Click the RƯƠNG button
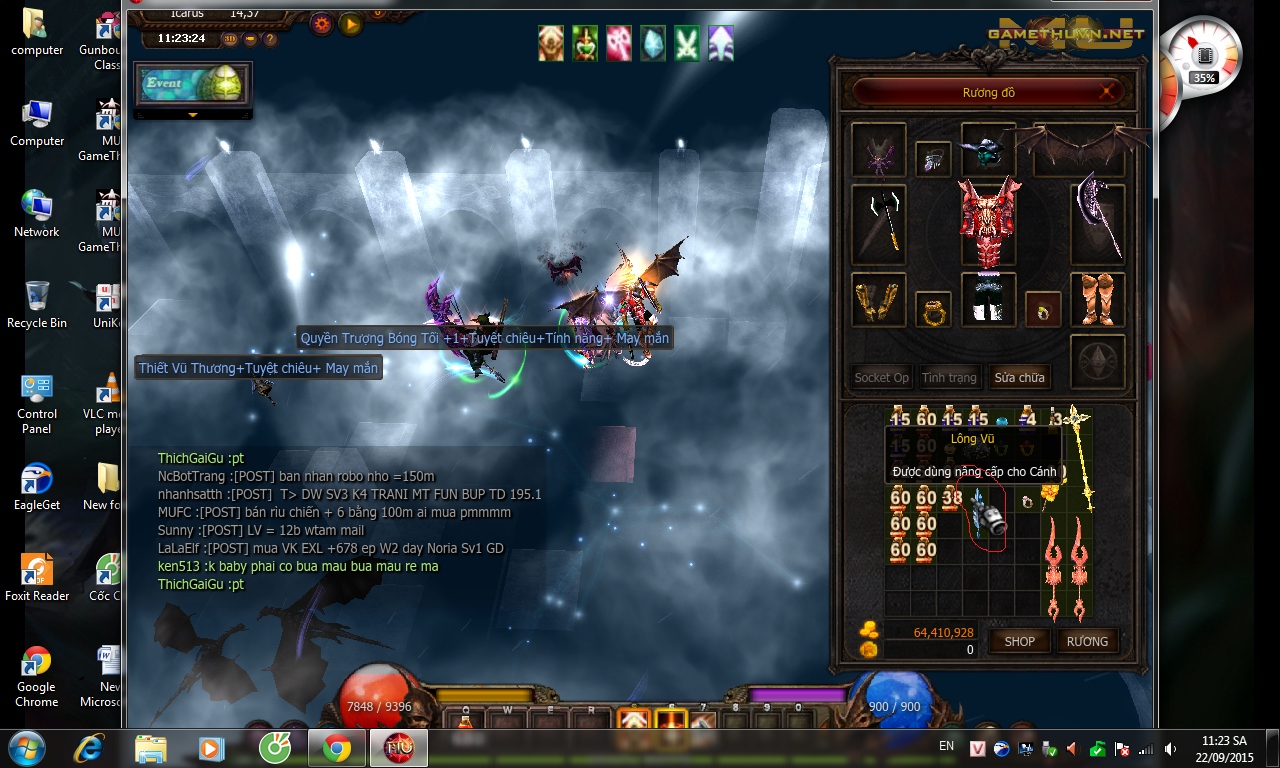1280x768 pixels. pos(1087,641)
